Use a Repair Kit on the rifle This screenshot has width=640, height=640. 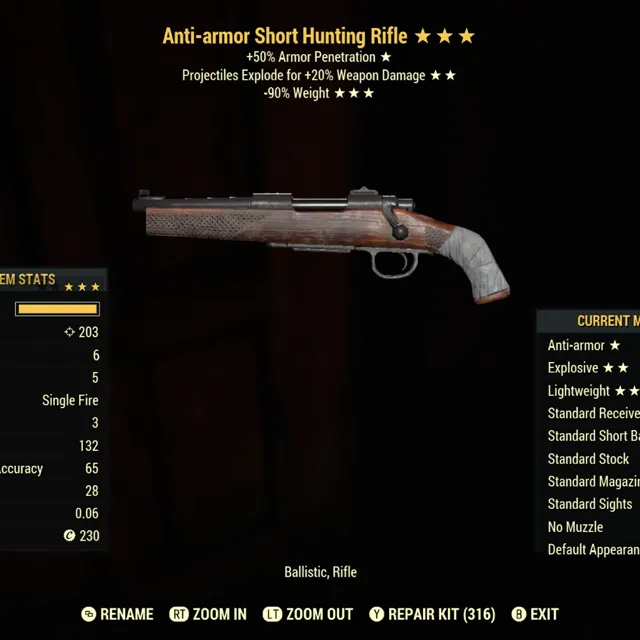pyautogui.click(x=431, y=614)
